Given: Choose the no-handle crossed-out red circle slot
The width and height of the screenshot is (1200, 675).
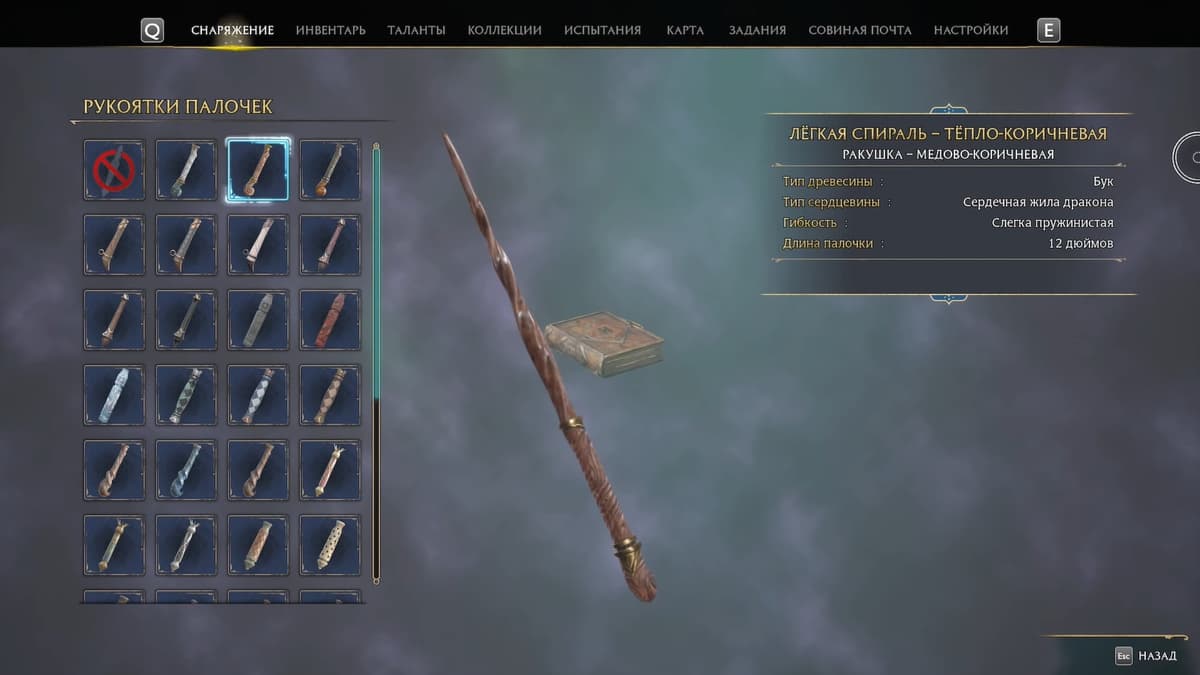Looking at the screenshot, I should (x=114, y=170).
